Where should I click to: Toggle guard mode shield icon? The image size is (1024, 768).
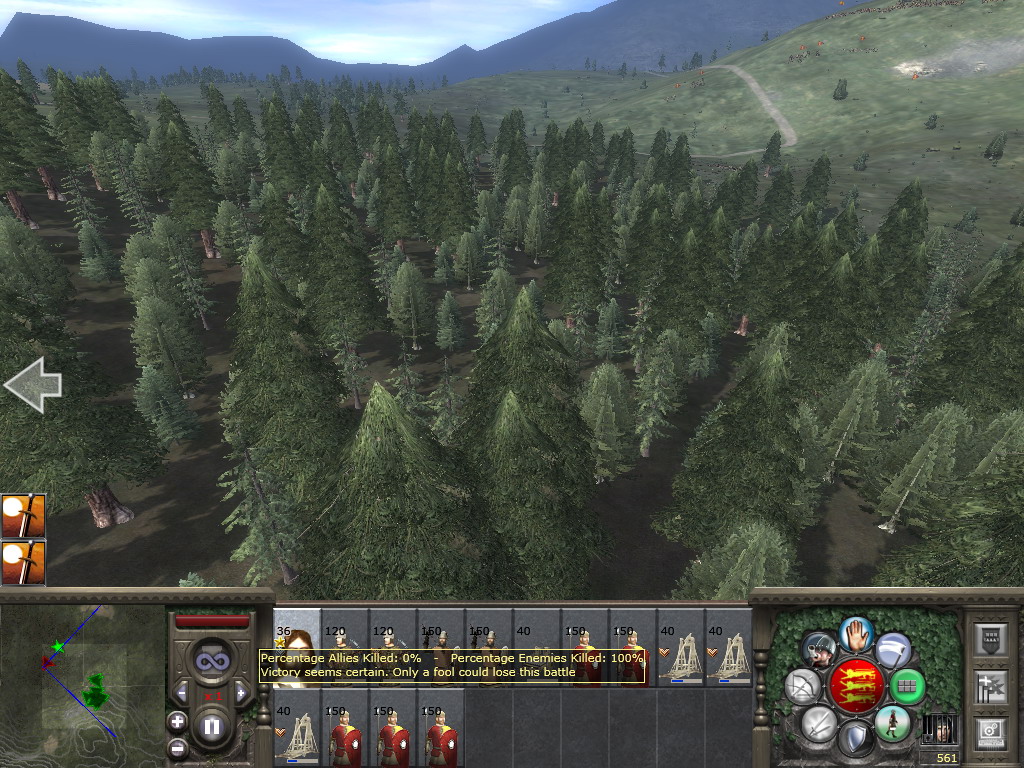point(855,740)
